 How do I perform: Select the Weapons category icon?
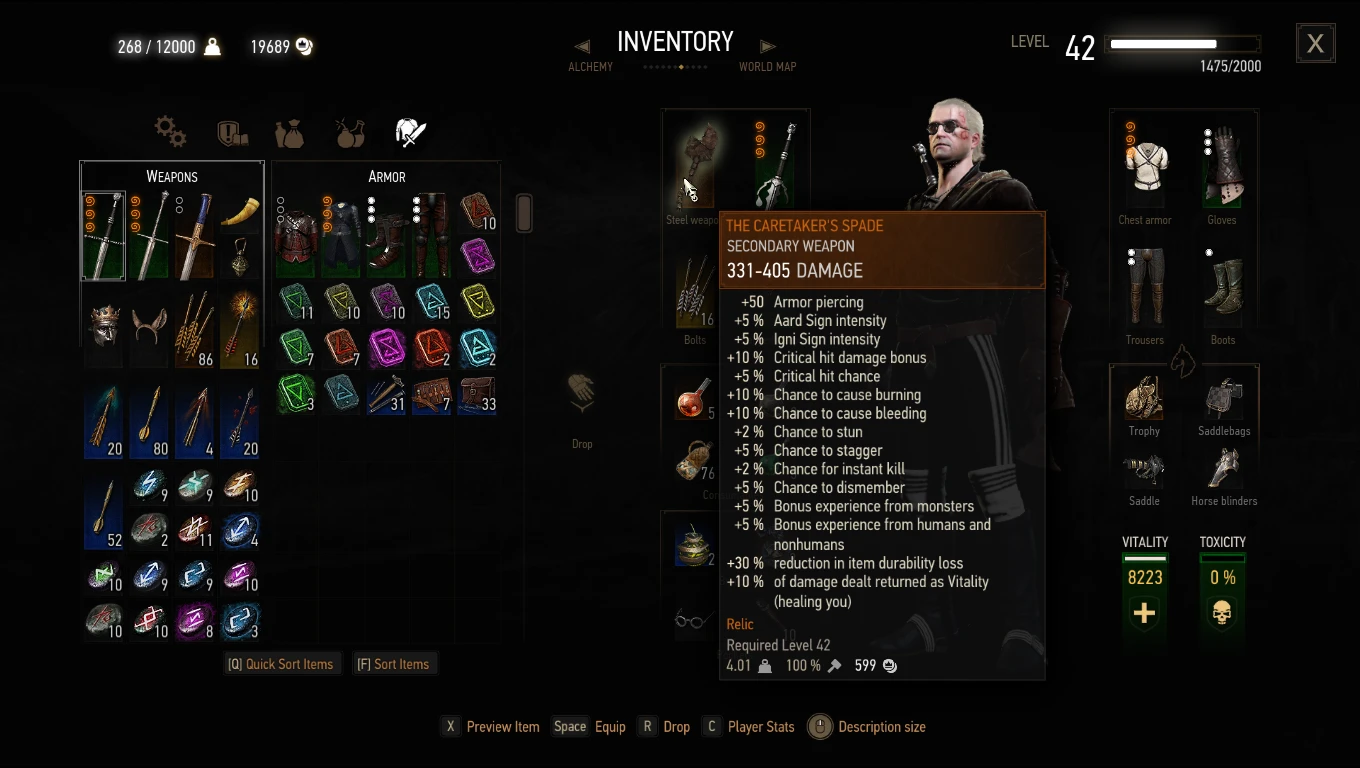click(x=409, y=131)
